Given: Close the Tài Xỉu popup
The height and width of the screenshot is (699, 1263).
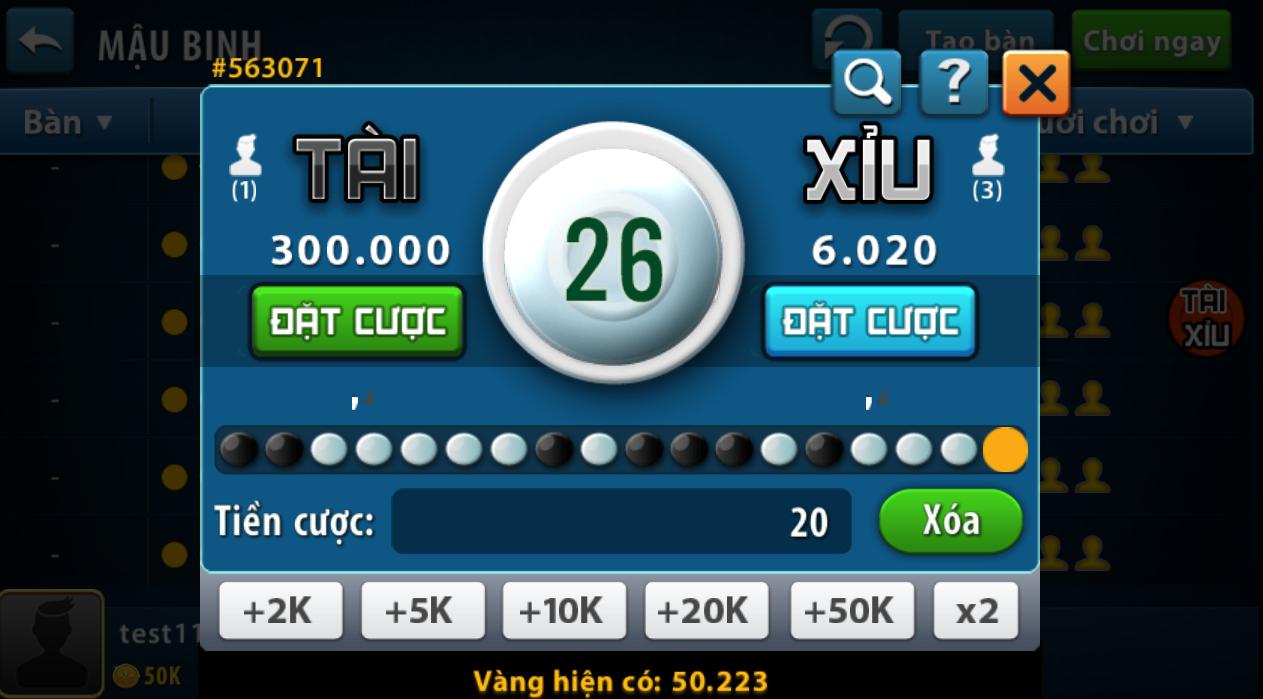Looking at the screenshot, I should pos(1036,84).
